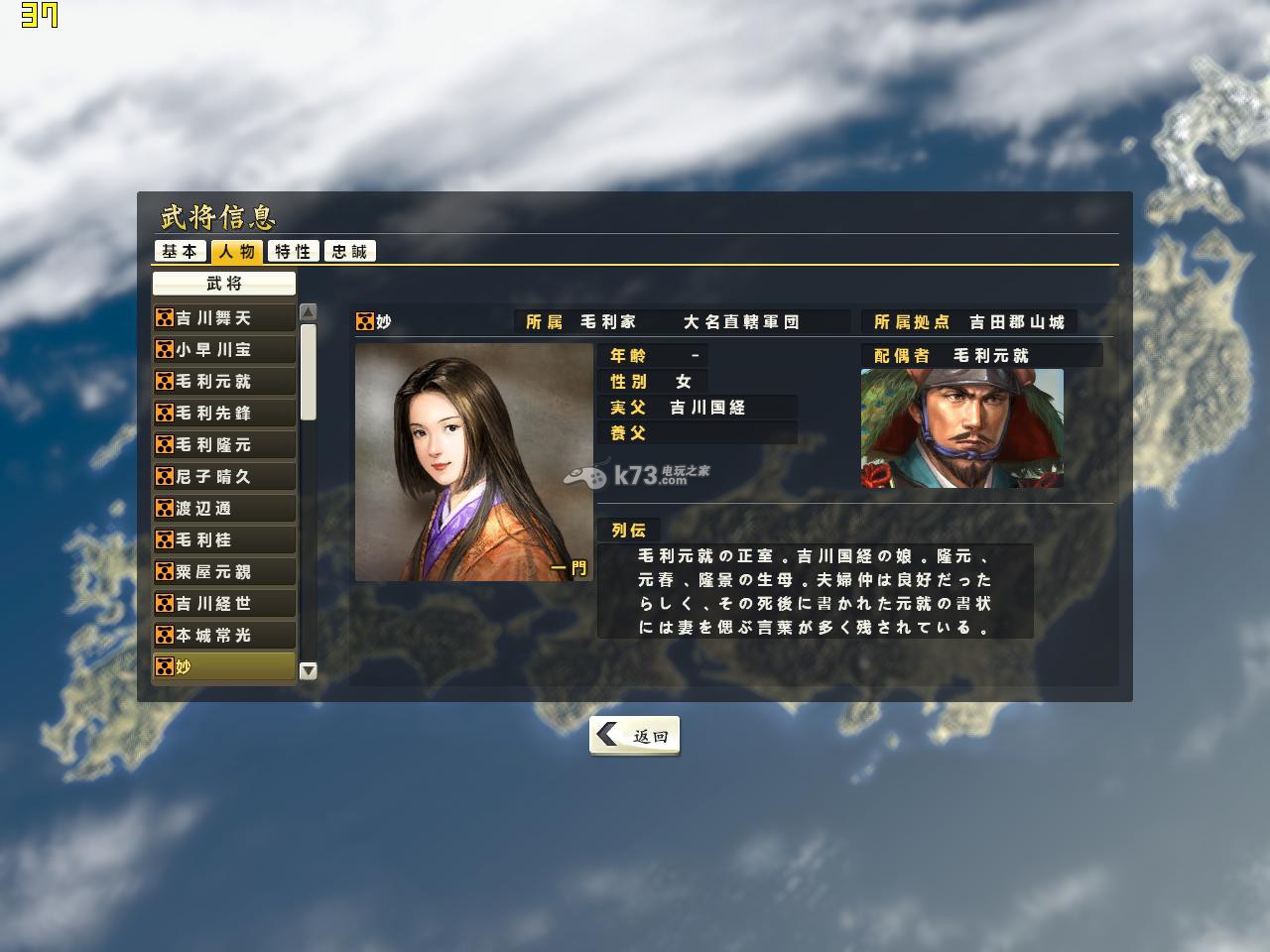Pick 毛利桂 in the officer list
The height and width of the screenshot is (952, 1270).
tap(224, 540)
